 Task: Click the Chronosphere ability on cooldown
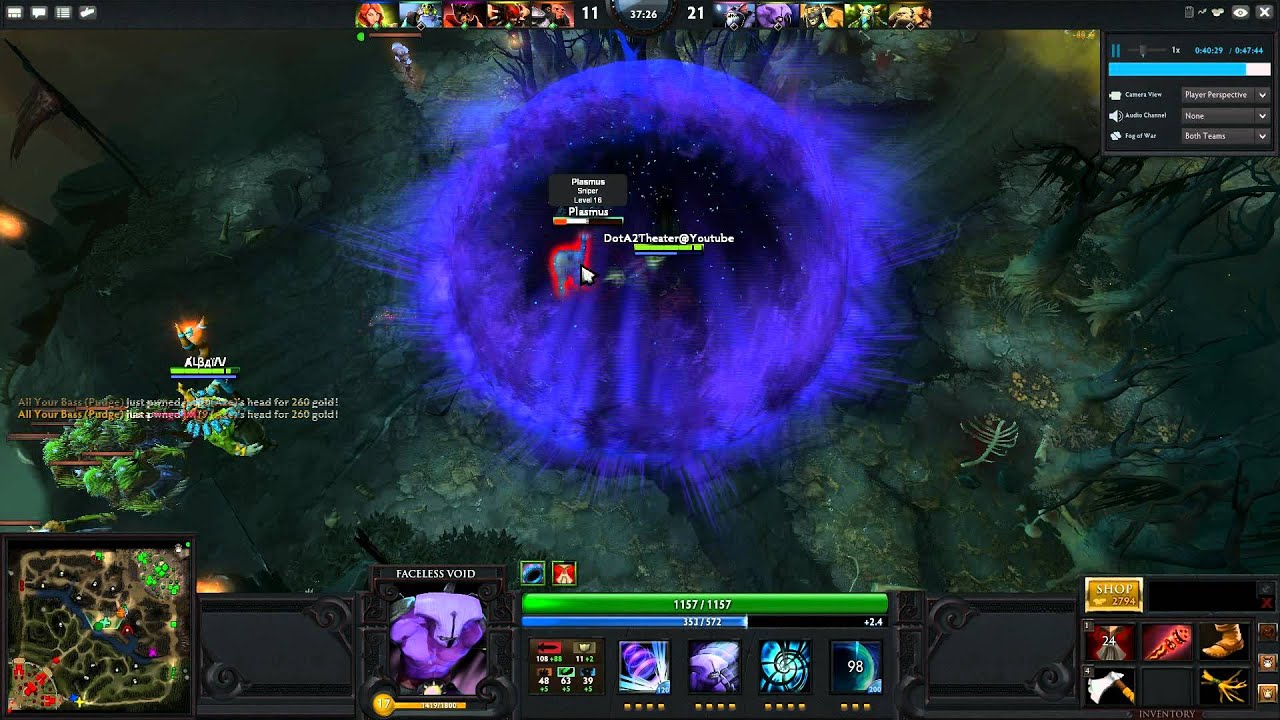pos(856,666)
